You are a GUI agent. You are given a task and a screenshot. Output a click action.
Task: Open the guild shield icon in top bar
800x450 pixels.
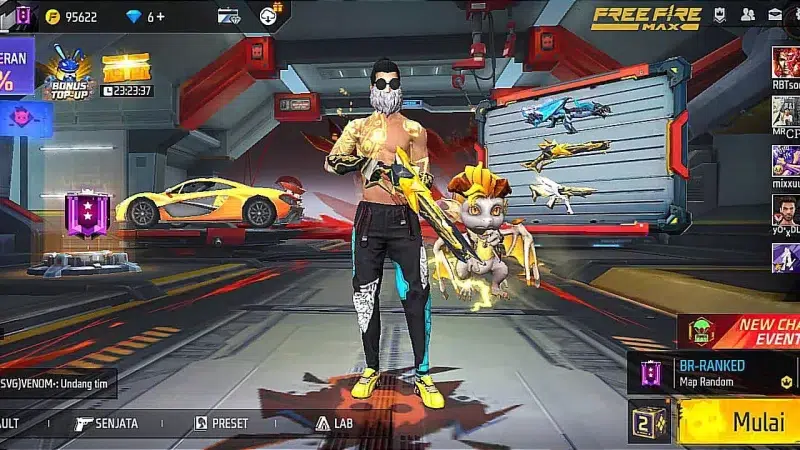tap(719, 15)
